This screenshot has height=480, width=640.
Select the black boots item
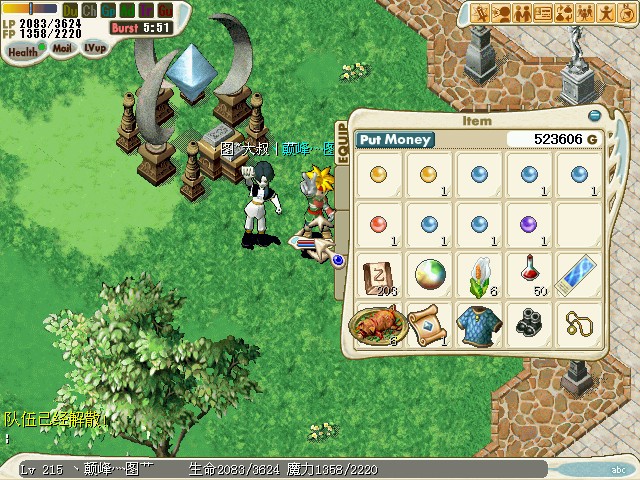[529, 323]
